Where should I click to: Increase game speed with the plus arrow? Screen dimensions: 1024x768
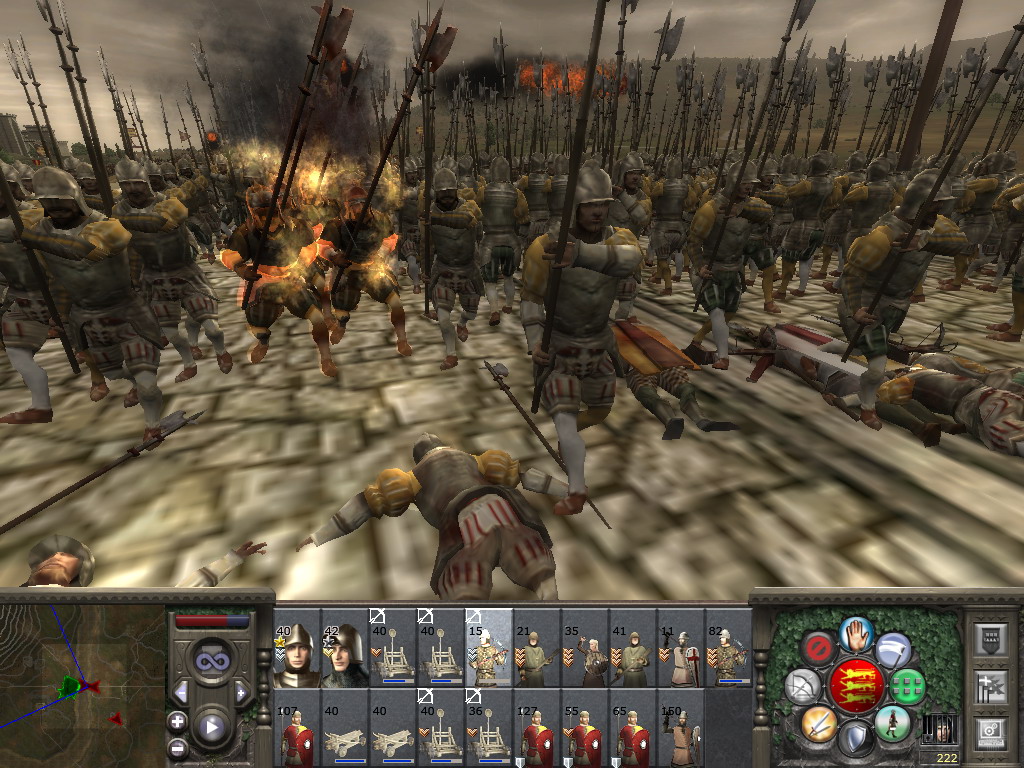pyautogui.click(x=241, y=692)
